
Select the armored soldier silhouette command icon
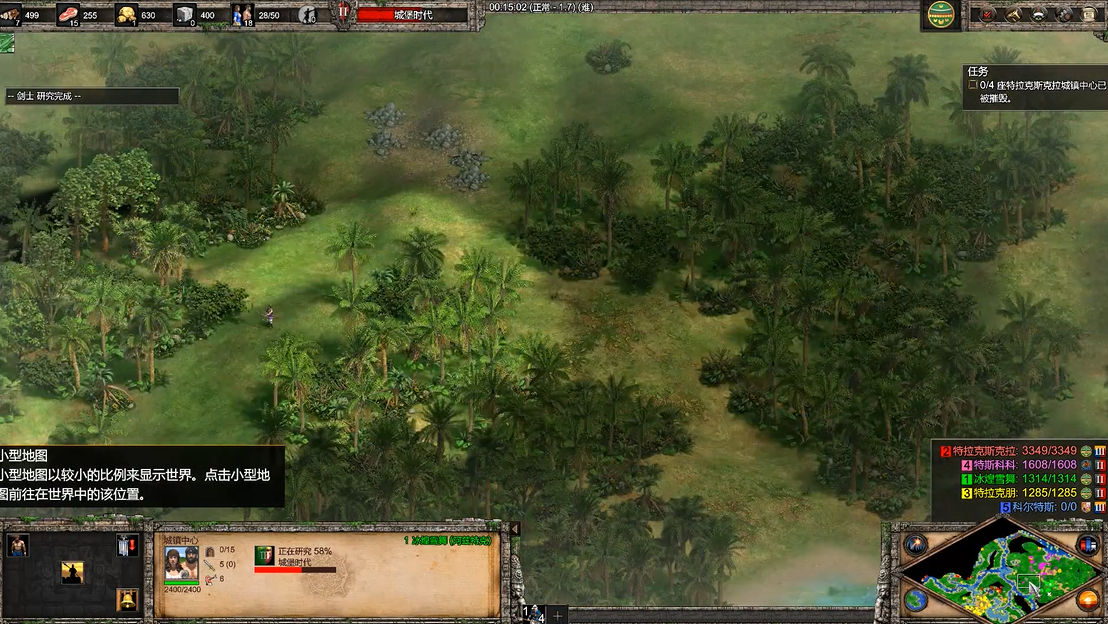click(x=72, y=572)
